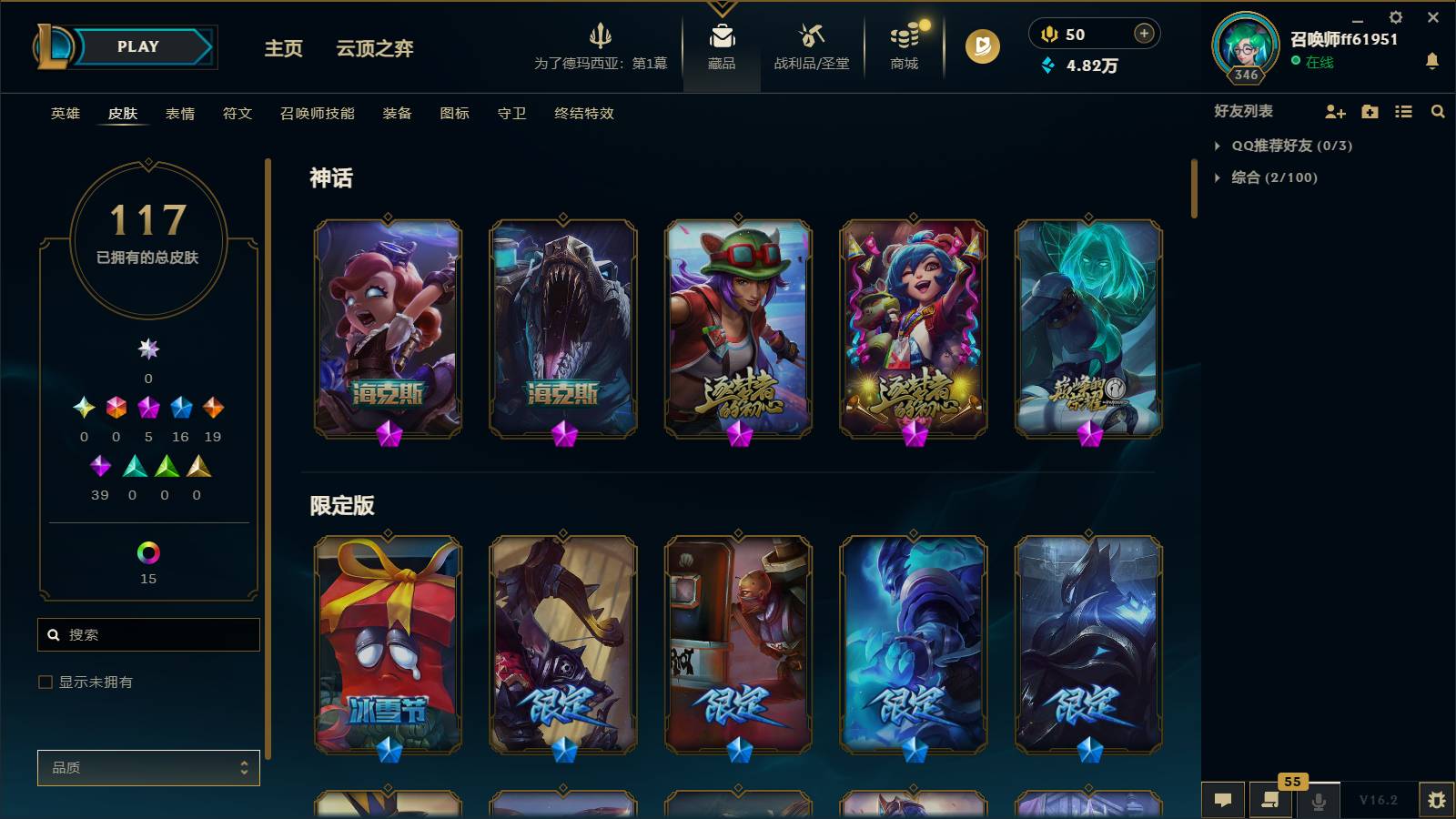The image size is (1456, 819).
Task: Open friend search with magnifier icon
Action: tap(1438, 111)
